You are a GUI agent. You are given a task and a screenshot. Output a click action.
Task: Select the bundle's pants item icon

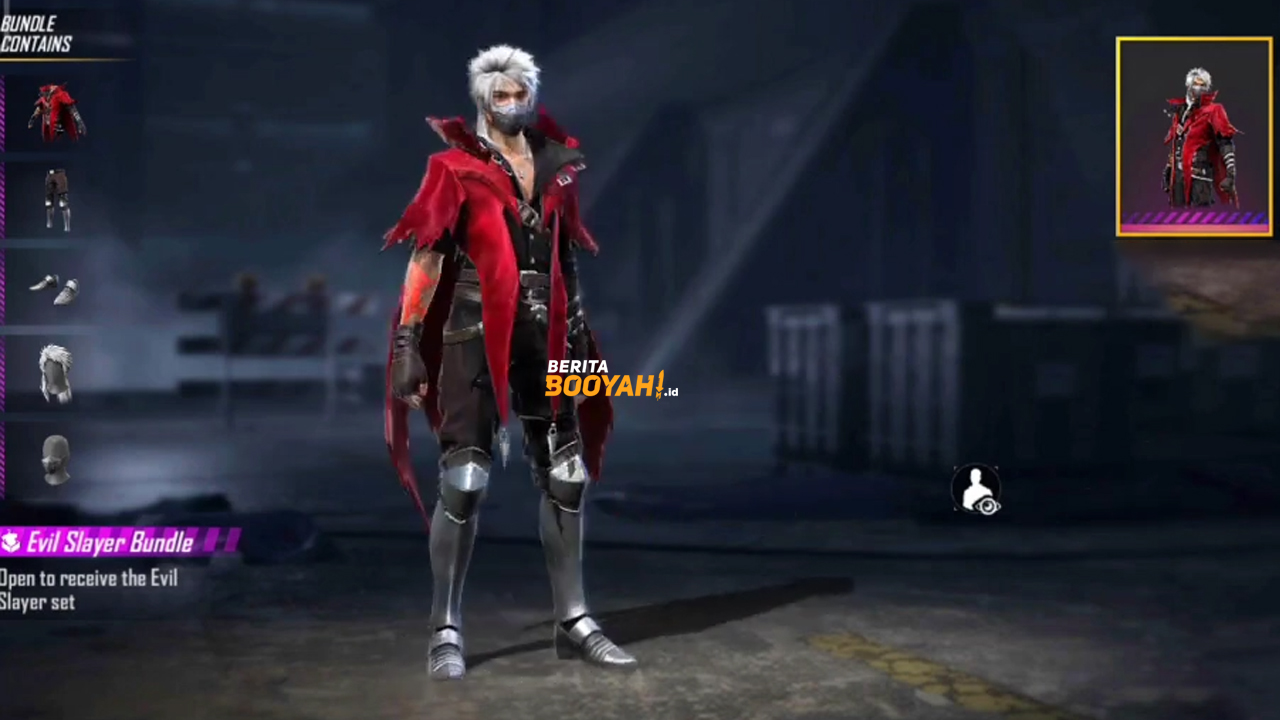55,197
